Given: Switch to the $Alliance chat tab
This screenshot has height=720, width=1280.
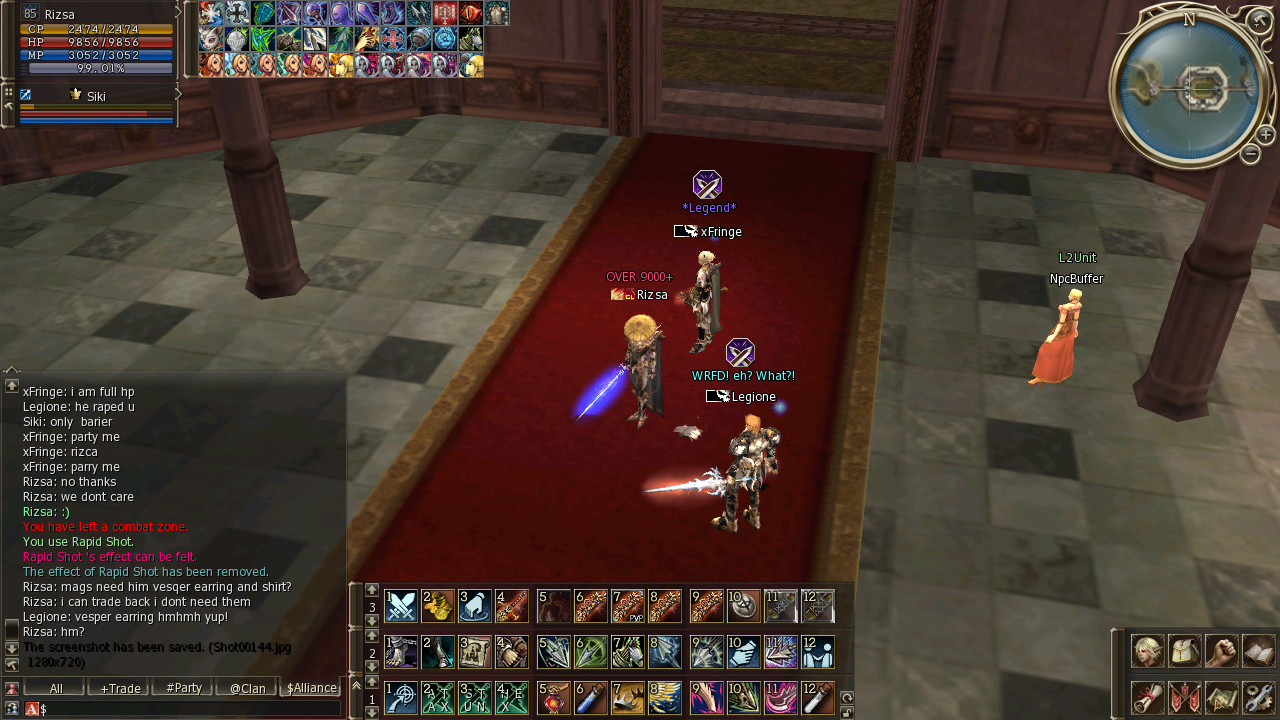Looking at the screenshot, I should (x=311, y=688).
